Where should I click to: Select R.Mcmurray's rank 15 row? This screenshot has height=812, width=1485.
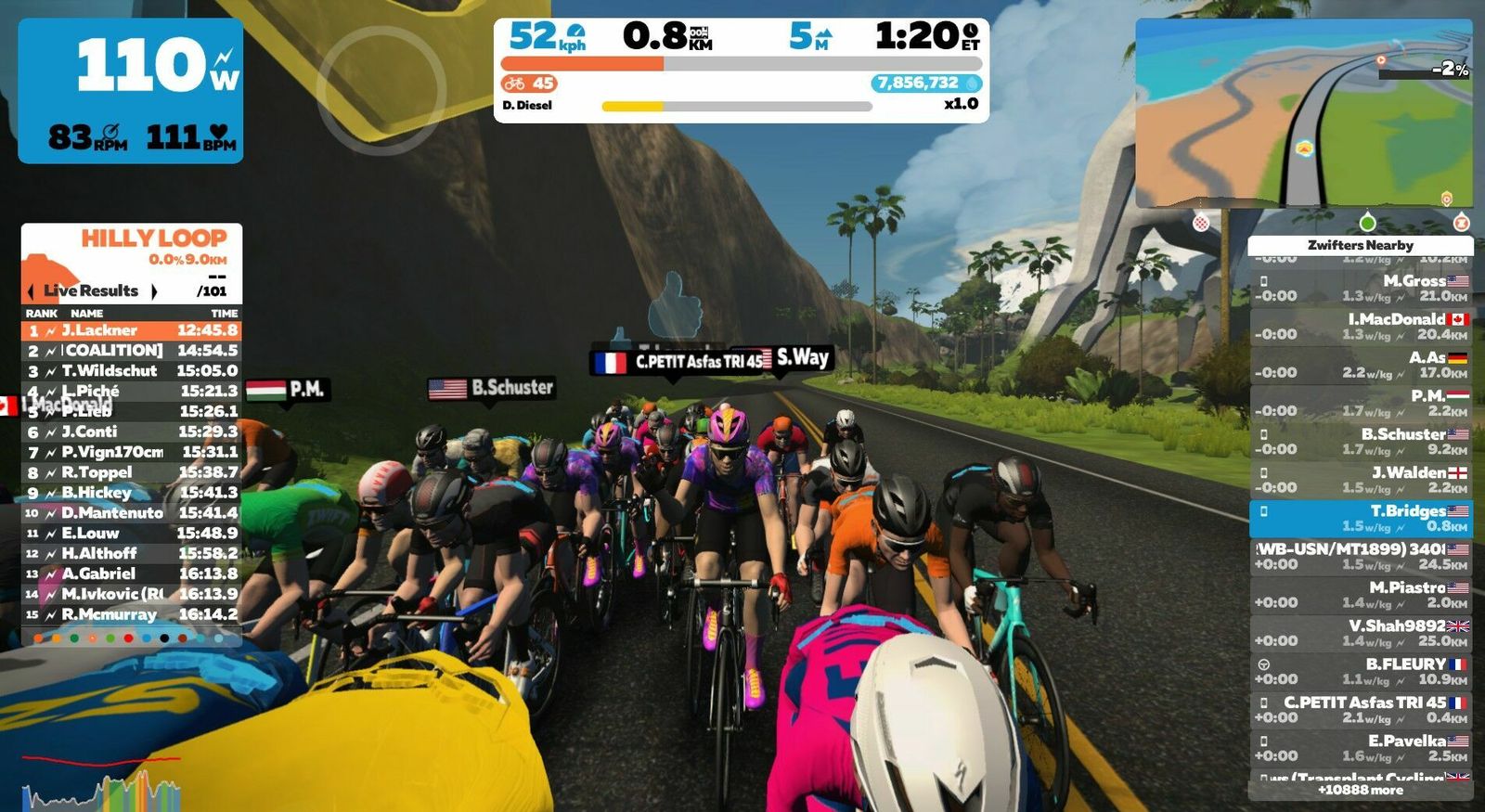(x=131, y=614)
